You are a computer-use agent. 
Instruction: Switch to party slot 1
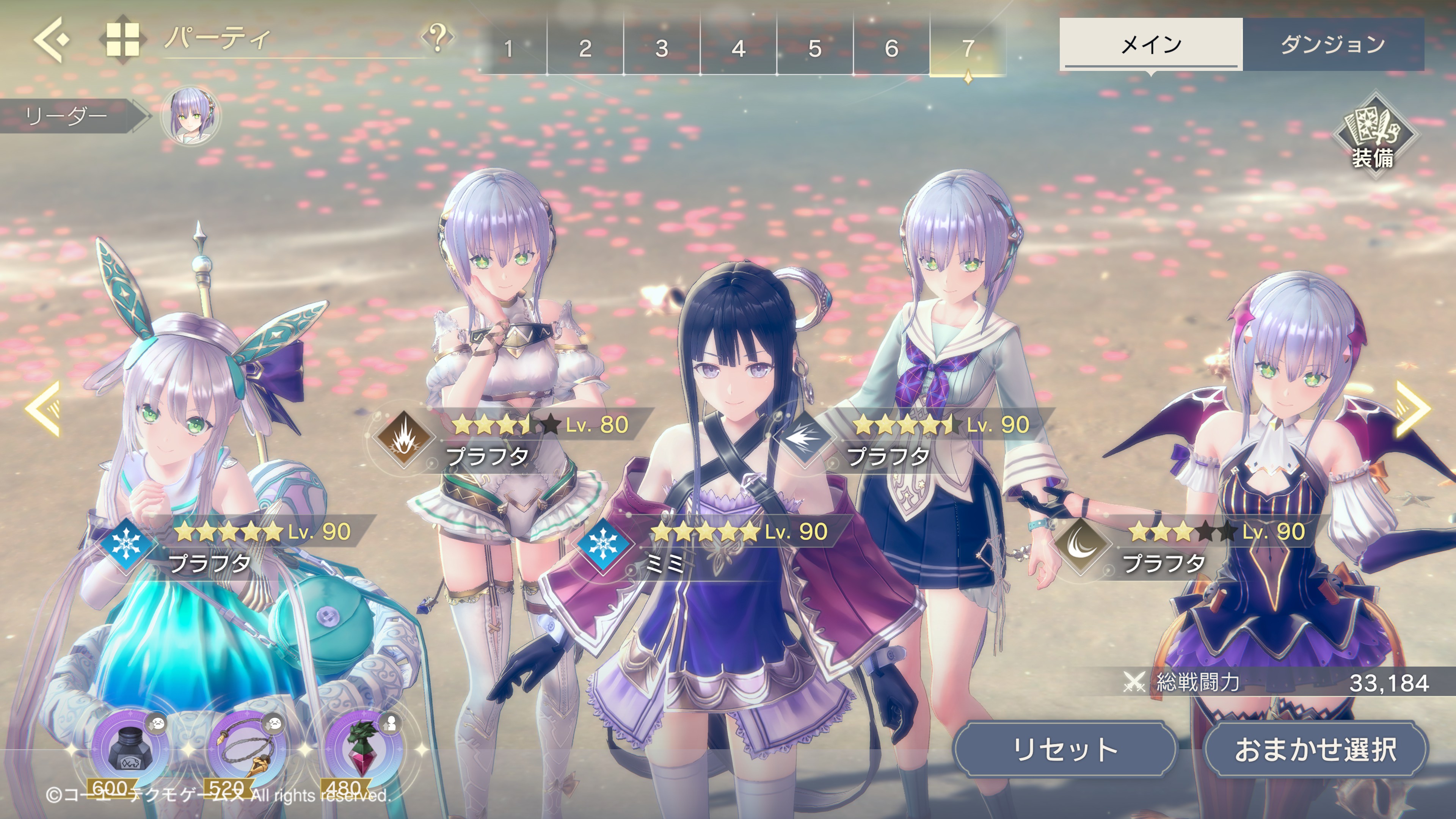point(509,48)
